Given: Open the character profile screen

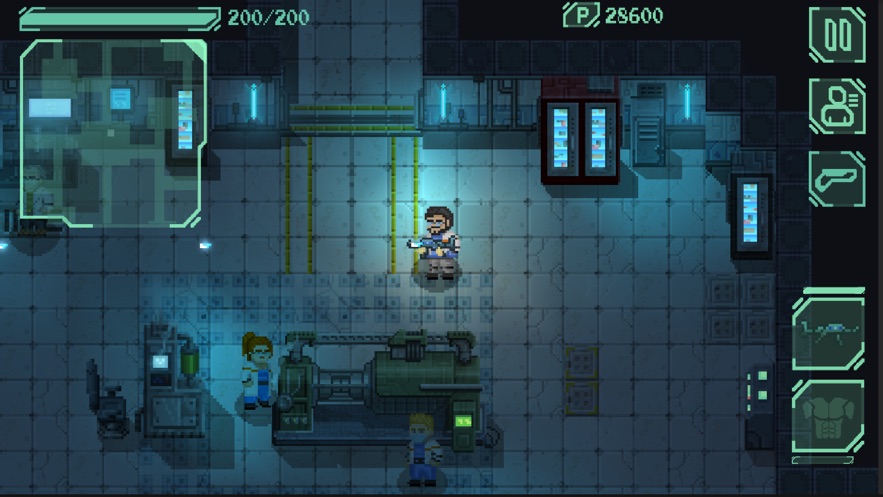Looking at the screenshot, I should click(837, 107).
